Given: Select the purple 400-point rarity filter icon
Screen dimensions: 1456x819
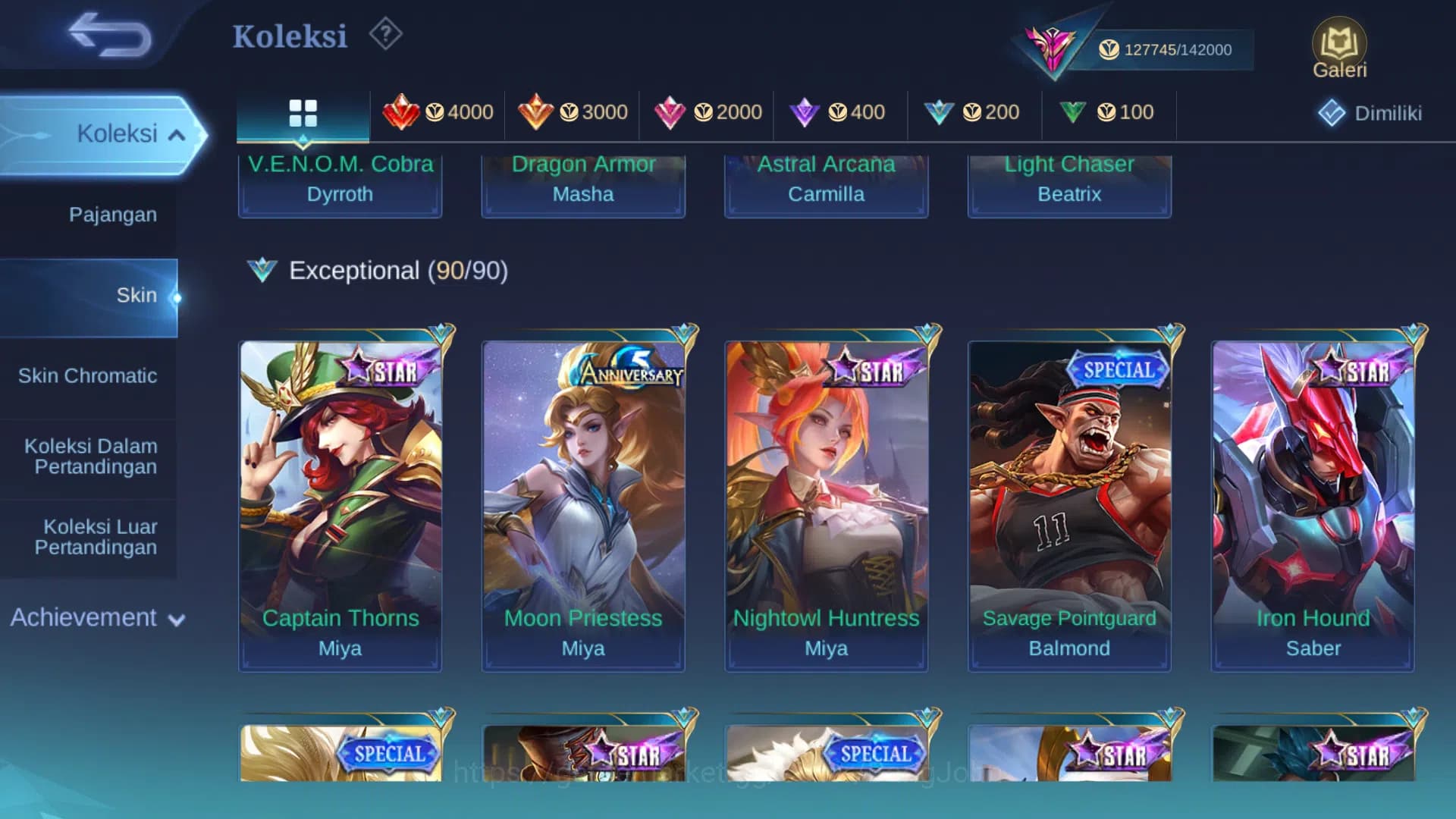Looking at the screenshot, I should [x=805, y=111].
